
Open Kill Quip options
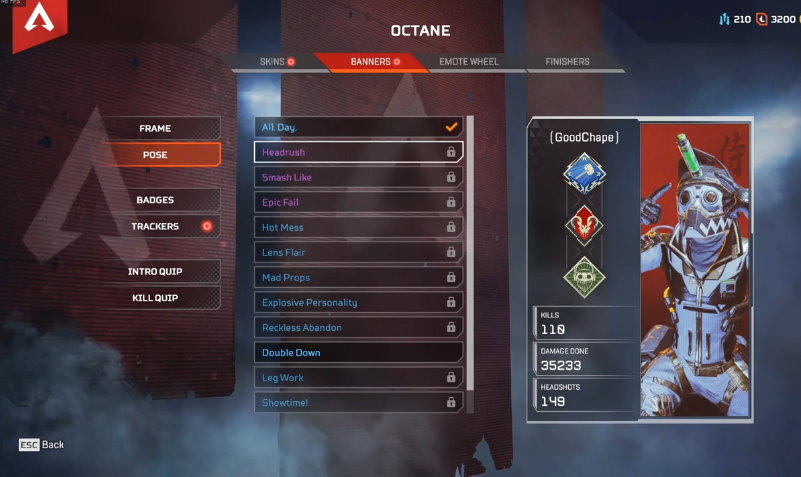click(x=164, y=298)
